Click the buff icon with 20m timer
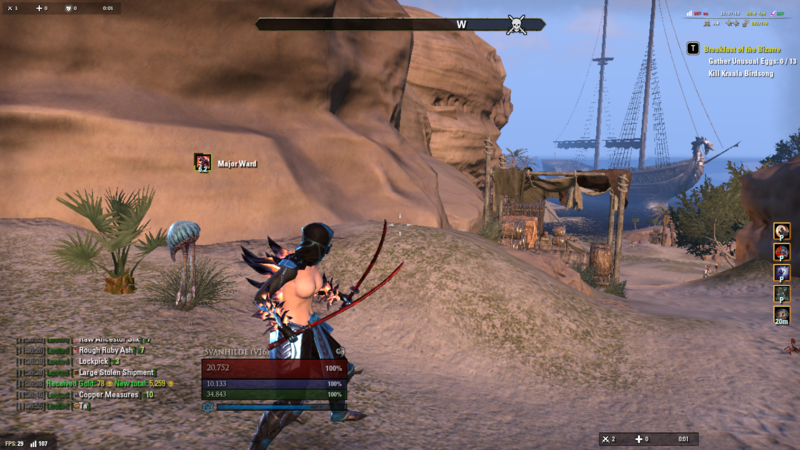800x450 pixels. click(782, 313)
